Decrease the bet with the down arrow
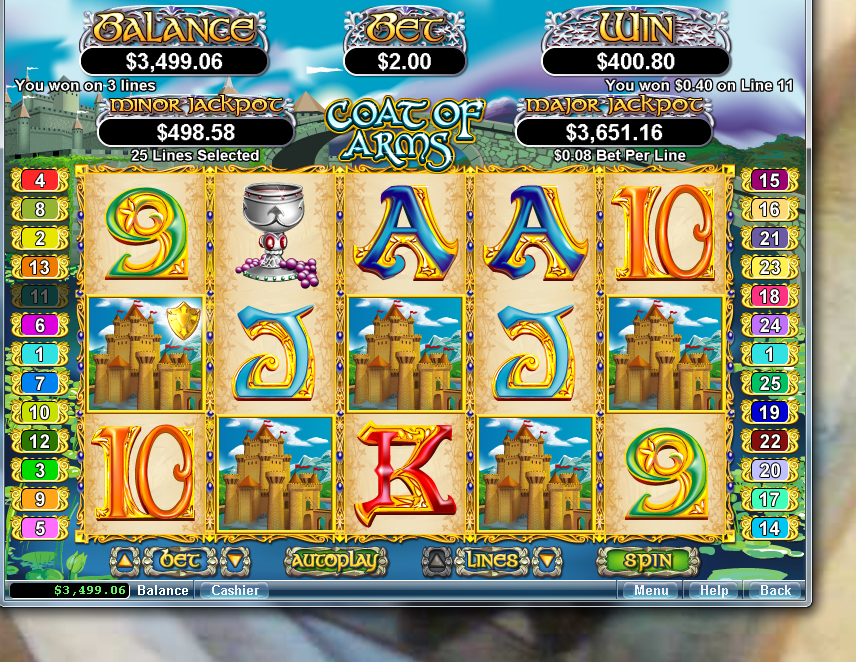 click(x=233, y=561)
